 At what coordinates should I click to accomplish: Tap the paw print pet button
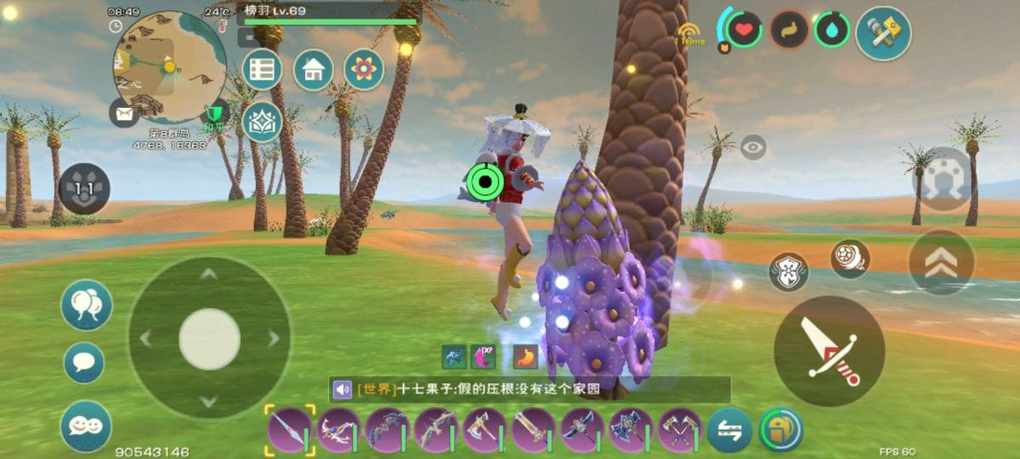[84, 188]
